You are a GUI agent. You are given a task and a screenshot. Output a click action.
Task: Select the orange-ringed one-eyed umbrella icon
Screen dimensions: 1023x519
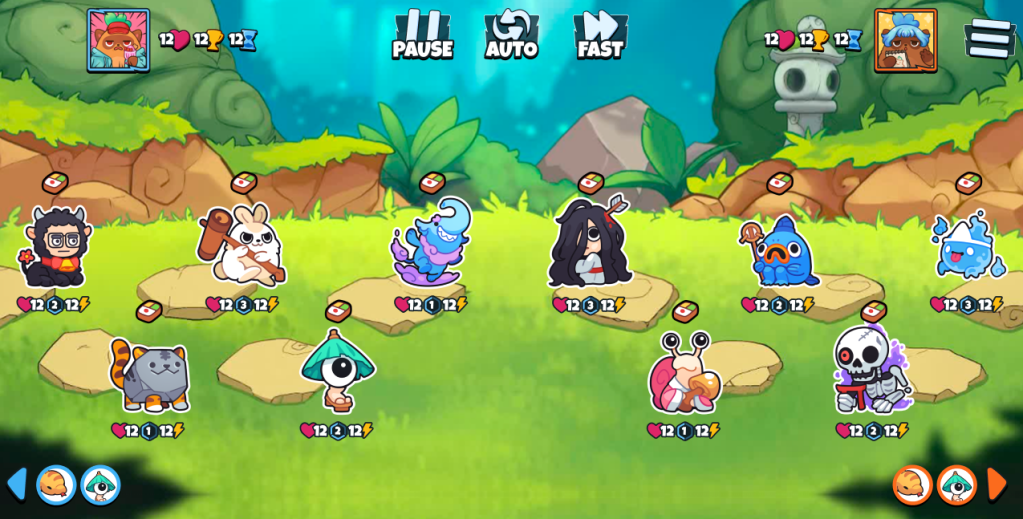957,485
